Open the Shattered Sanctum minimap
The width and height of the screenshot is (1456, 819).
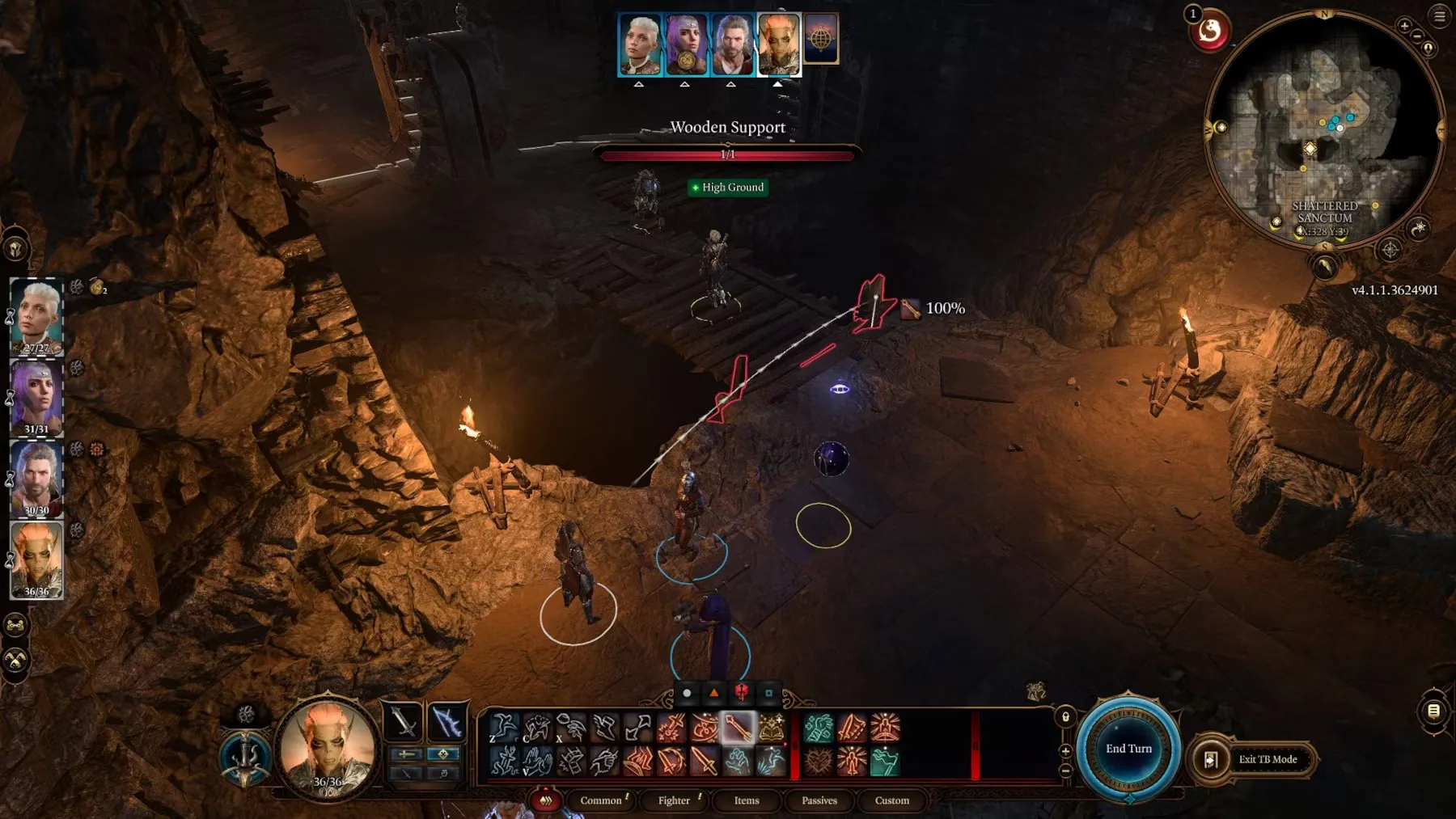pos(1323,129)
